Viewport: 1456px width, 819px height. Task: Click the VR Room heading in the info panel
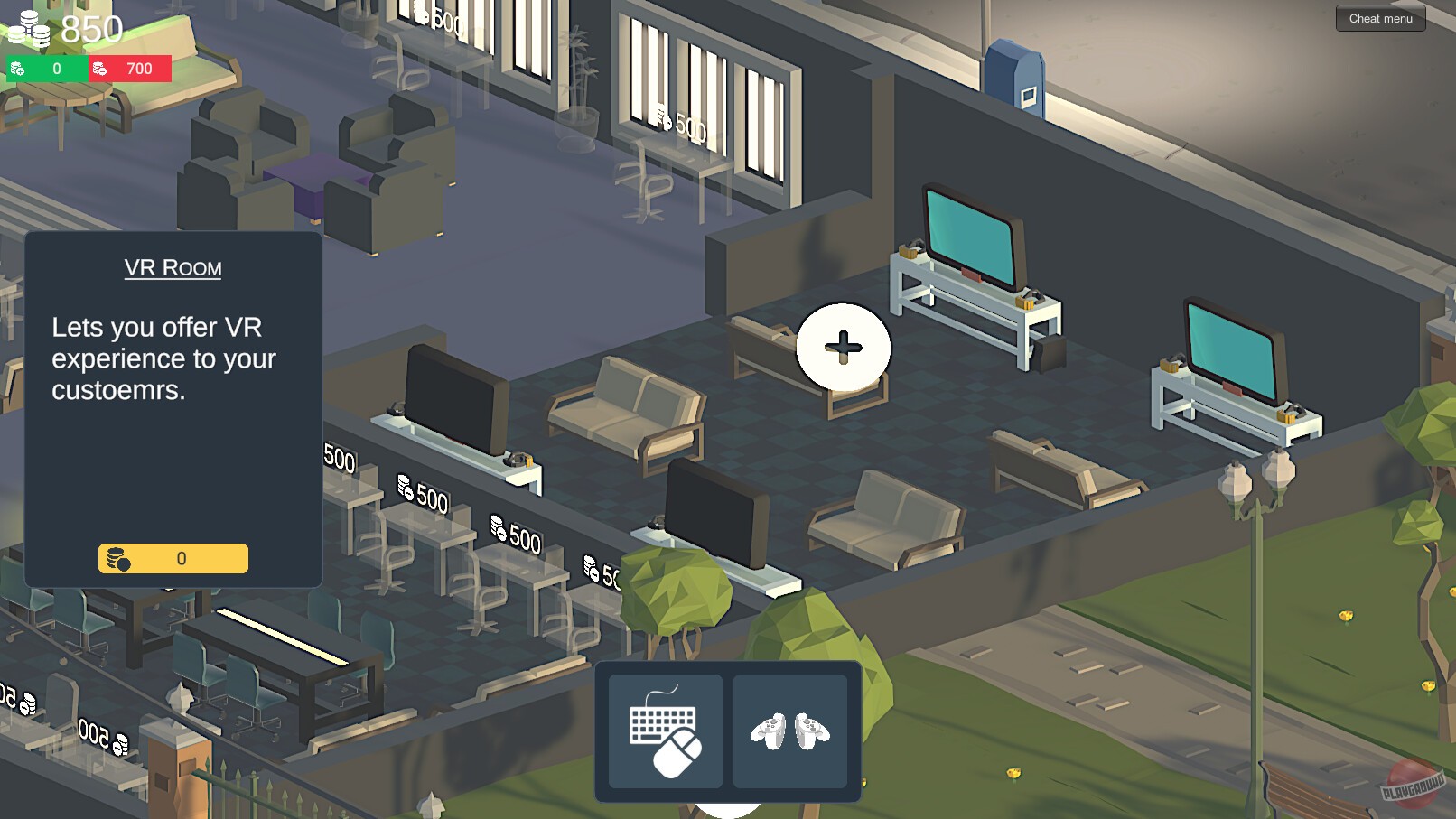click(x=173, y=267)
